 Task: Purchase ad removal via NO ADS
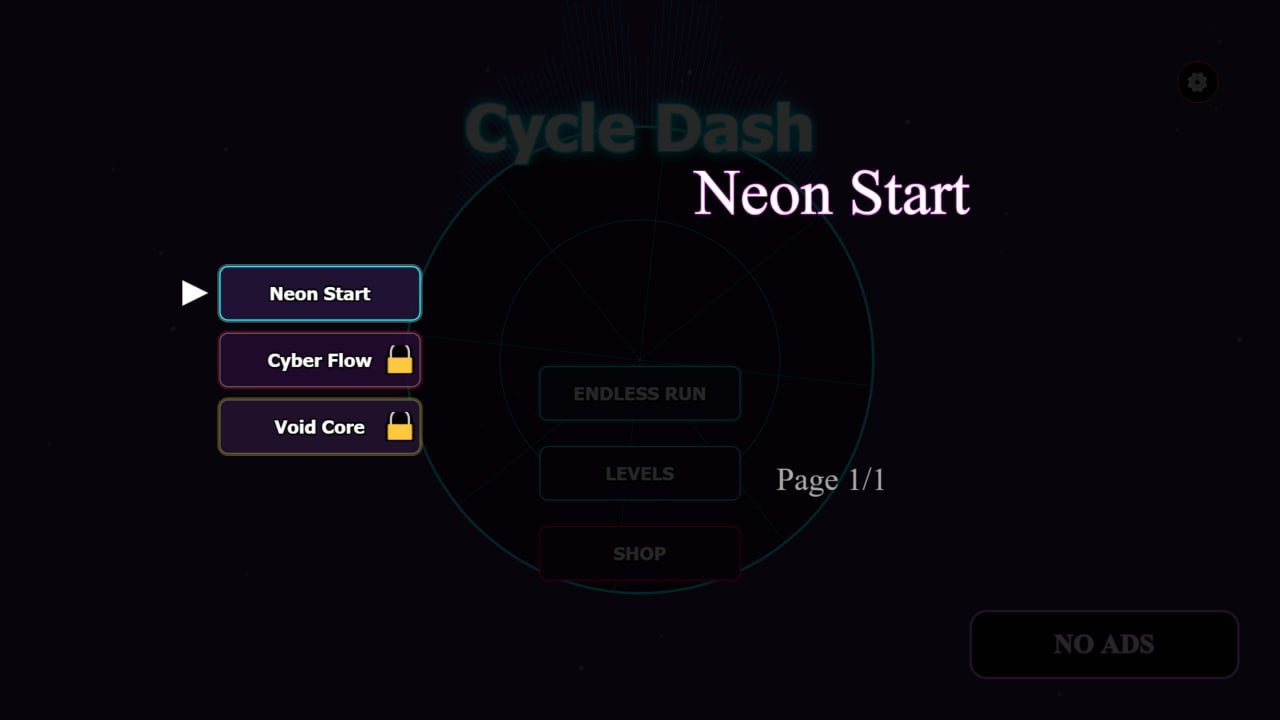click(1104, 644)
